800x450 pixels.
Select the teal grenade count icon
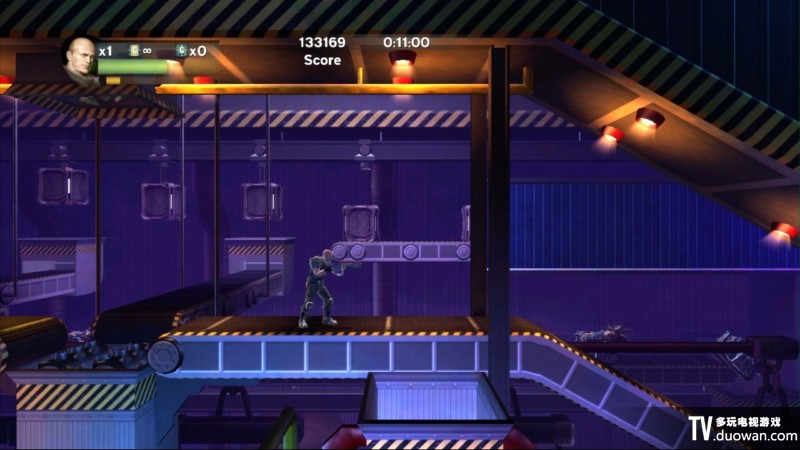tap(181, 50)
